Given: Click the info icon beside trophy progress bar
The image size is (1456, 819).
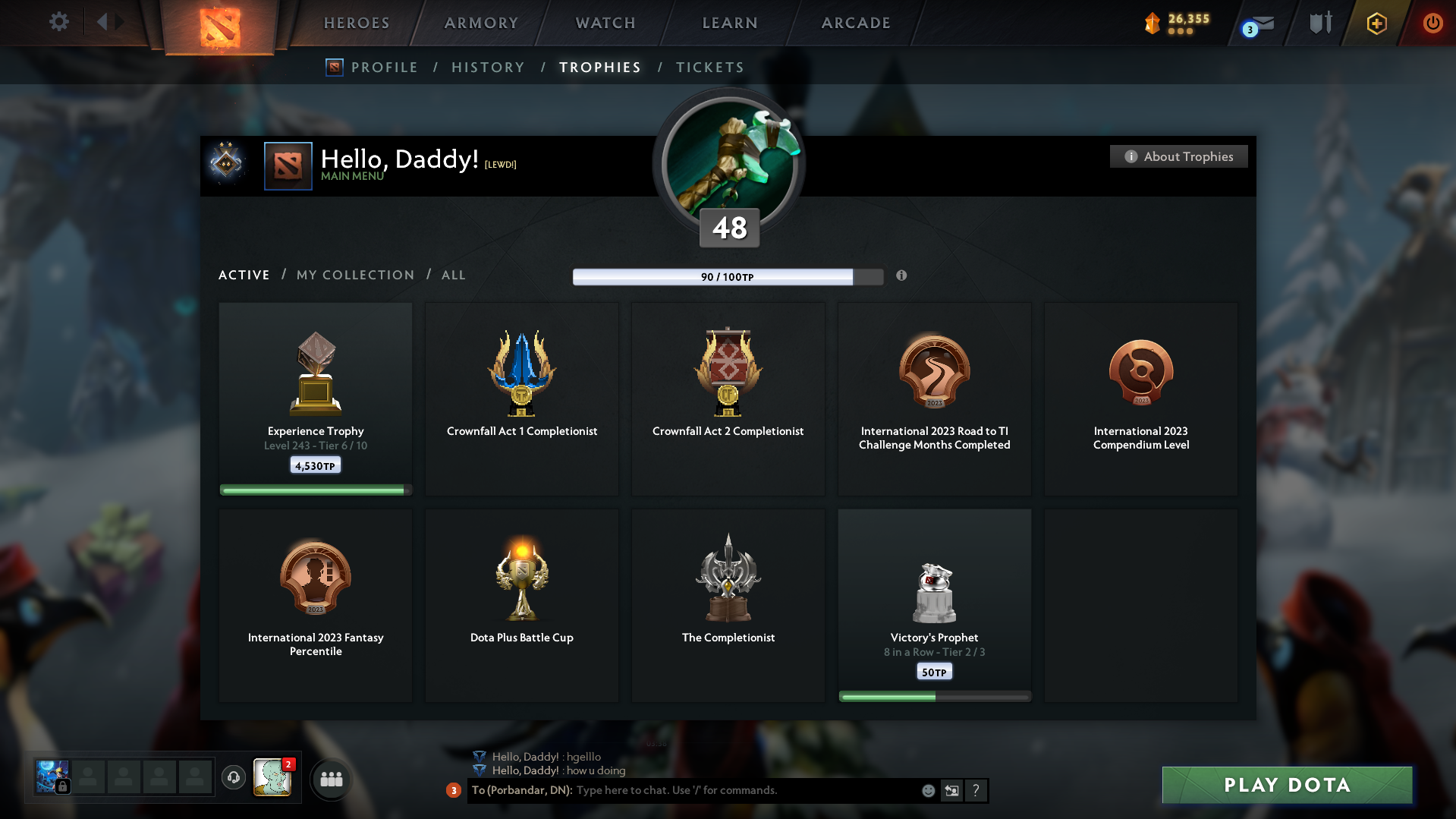Looking at the screenshot, I should (902, 276).
